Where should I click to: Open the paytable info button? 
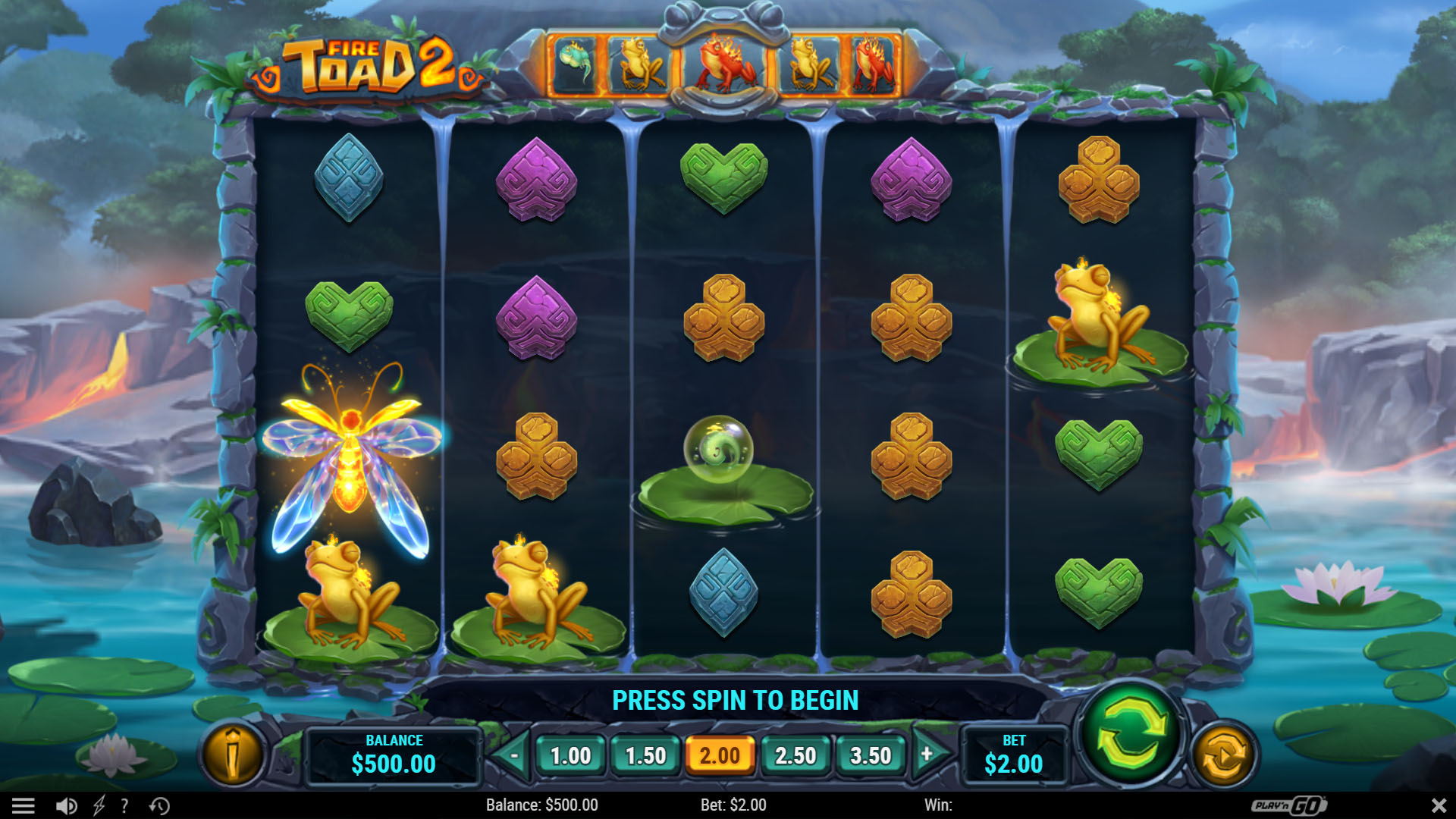[233, 755]
